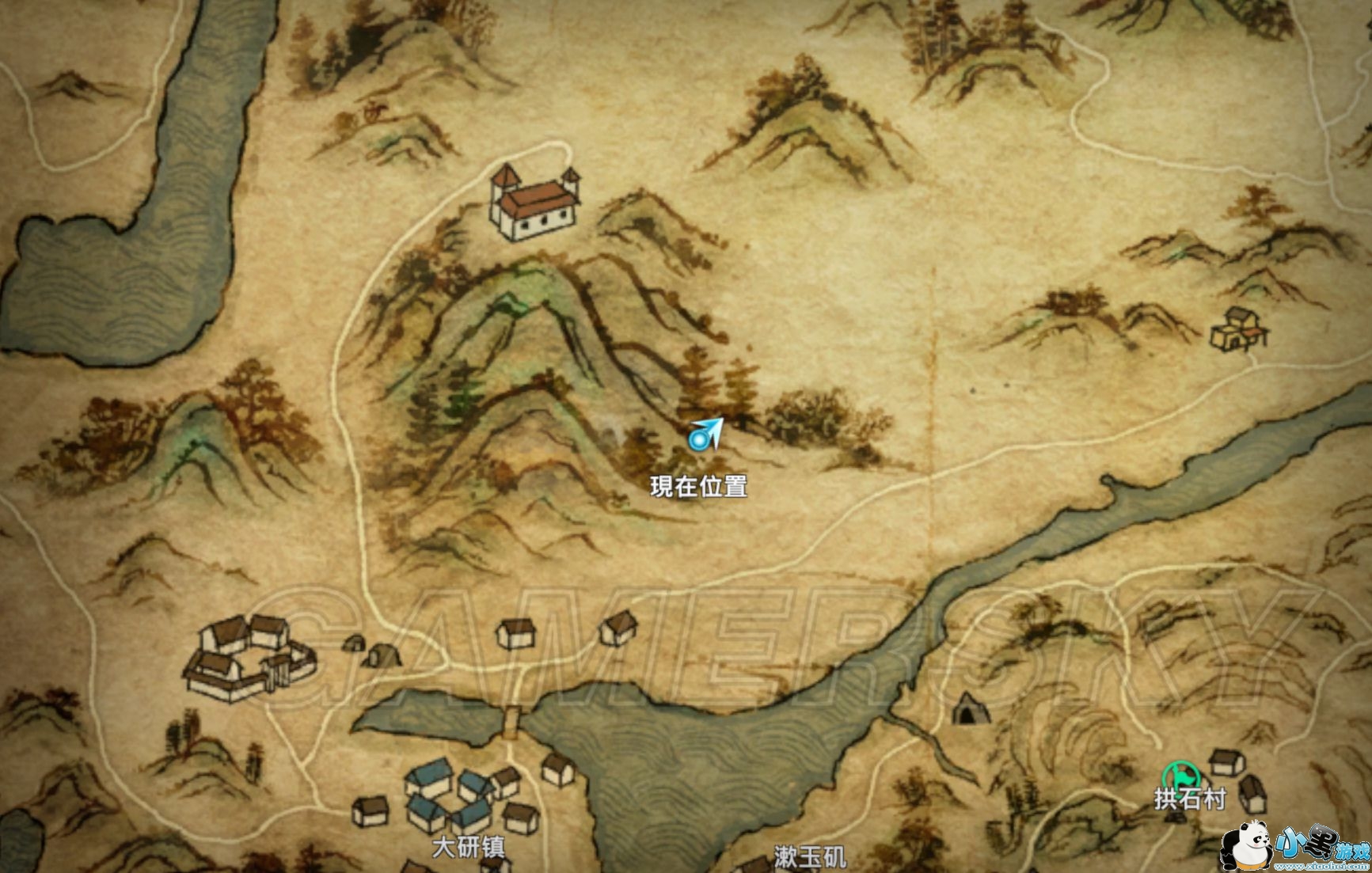Select the green marker at 拱石村
This screenshot has width=1372, height=873.
click(1180, 774)
